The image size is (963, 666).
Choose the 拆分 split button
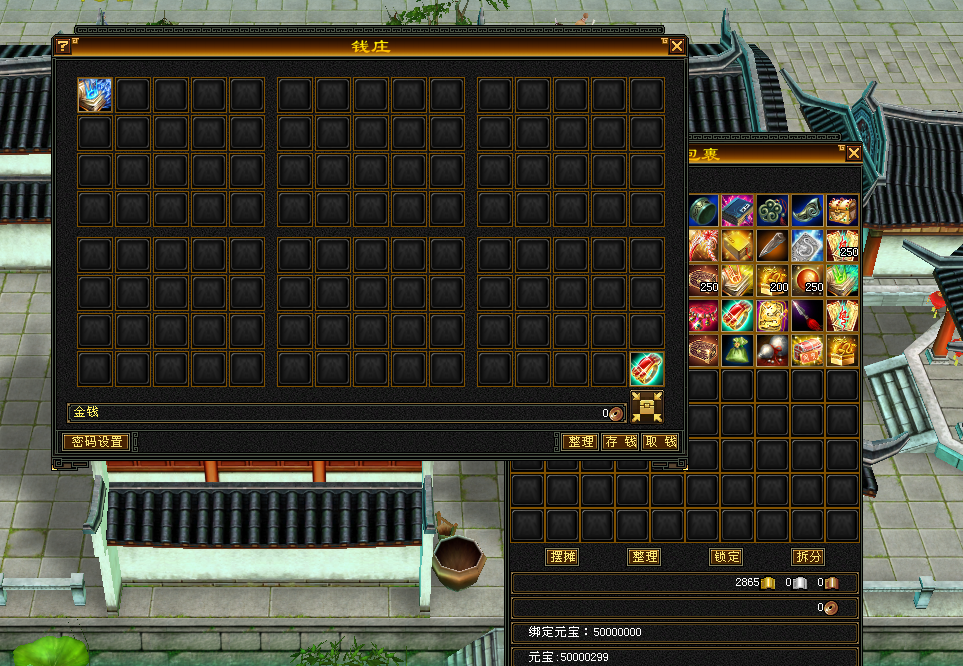coord(808,557)
